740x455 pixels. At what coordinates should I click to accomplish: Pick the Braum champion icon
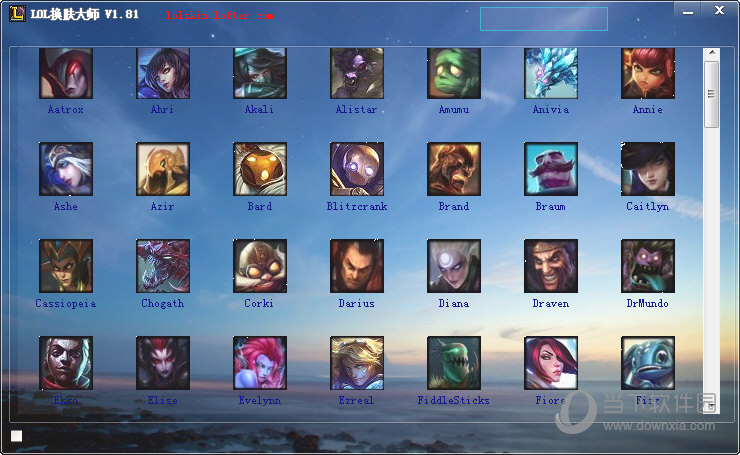(x=551, y=168)
